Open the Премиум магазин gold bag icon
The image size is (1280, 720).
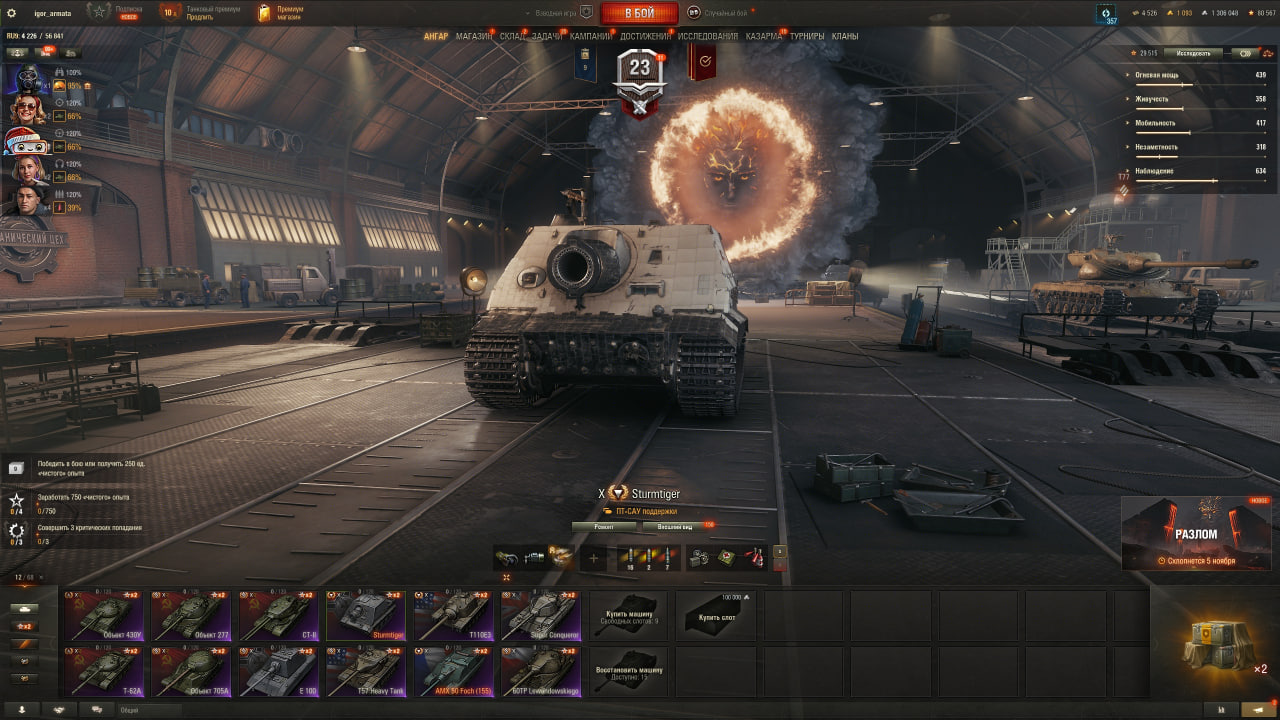(264, 12)
